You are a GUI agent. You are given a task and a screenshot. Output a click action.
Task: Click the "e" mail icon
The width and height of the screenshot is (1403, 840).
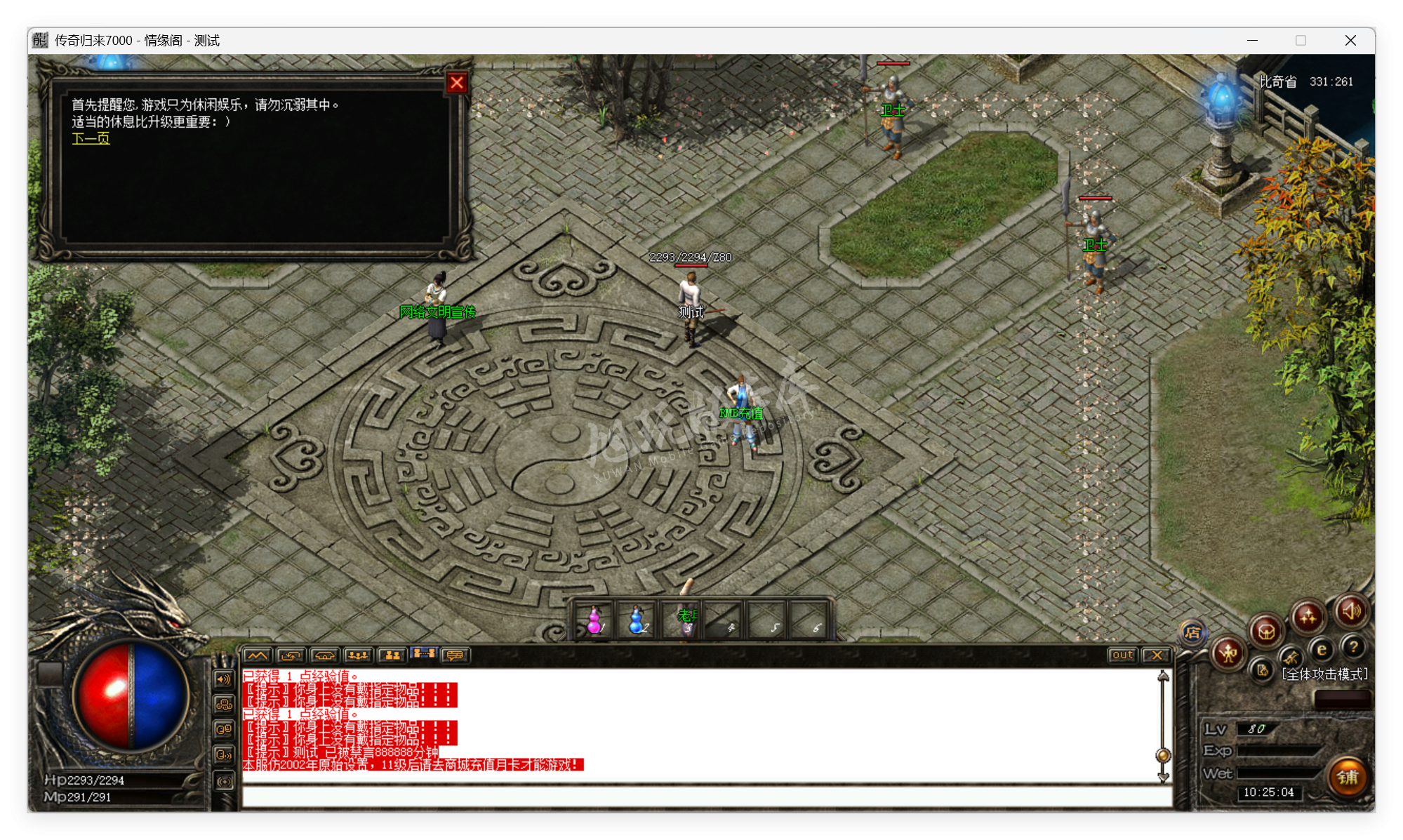pos(1322,651)
